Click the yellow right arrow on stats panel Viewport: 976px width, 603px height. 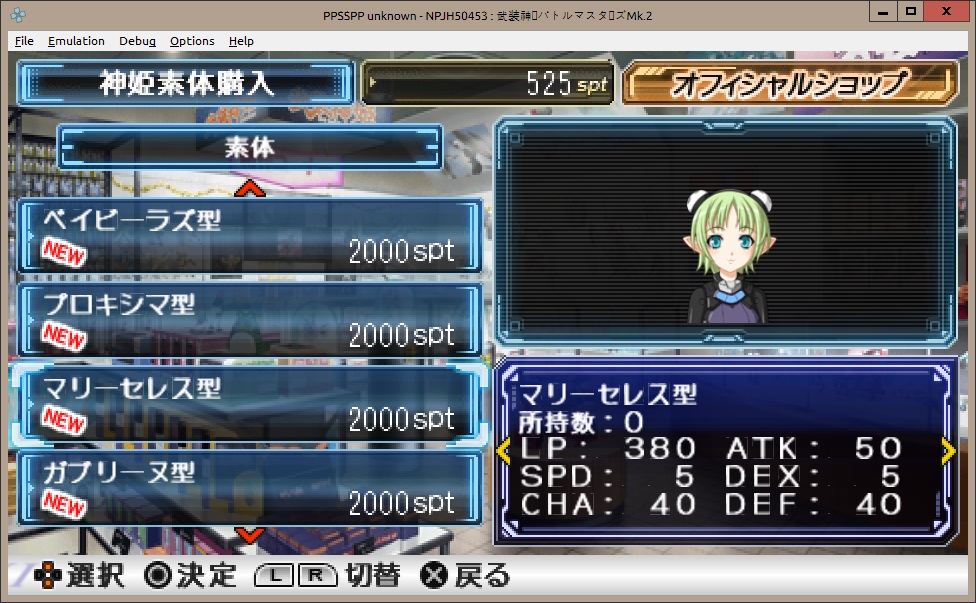948,451
